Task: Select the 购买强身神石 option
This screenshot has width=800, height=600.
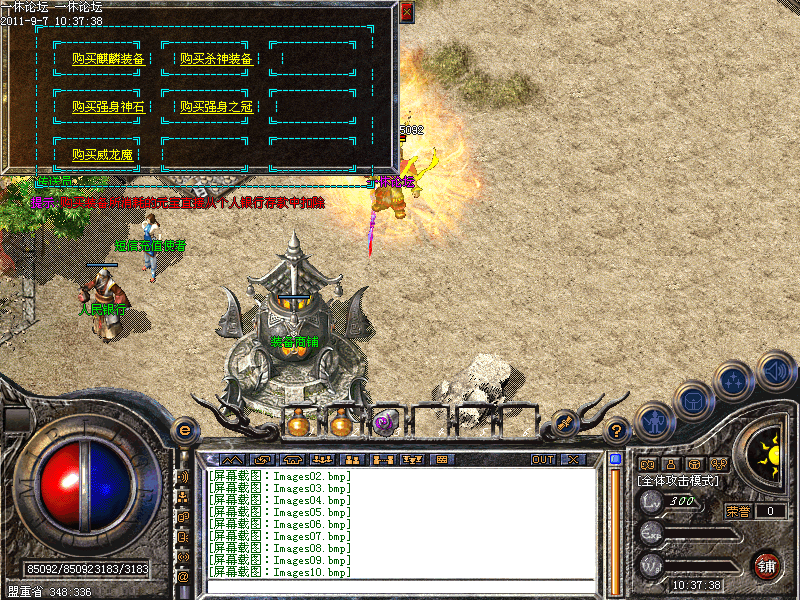Action: point(109,106)
